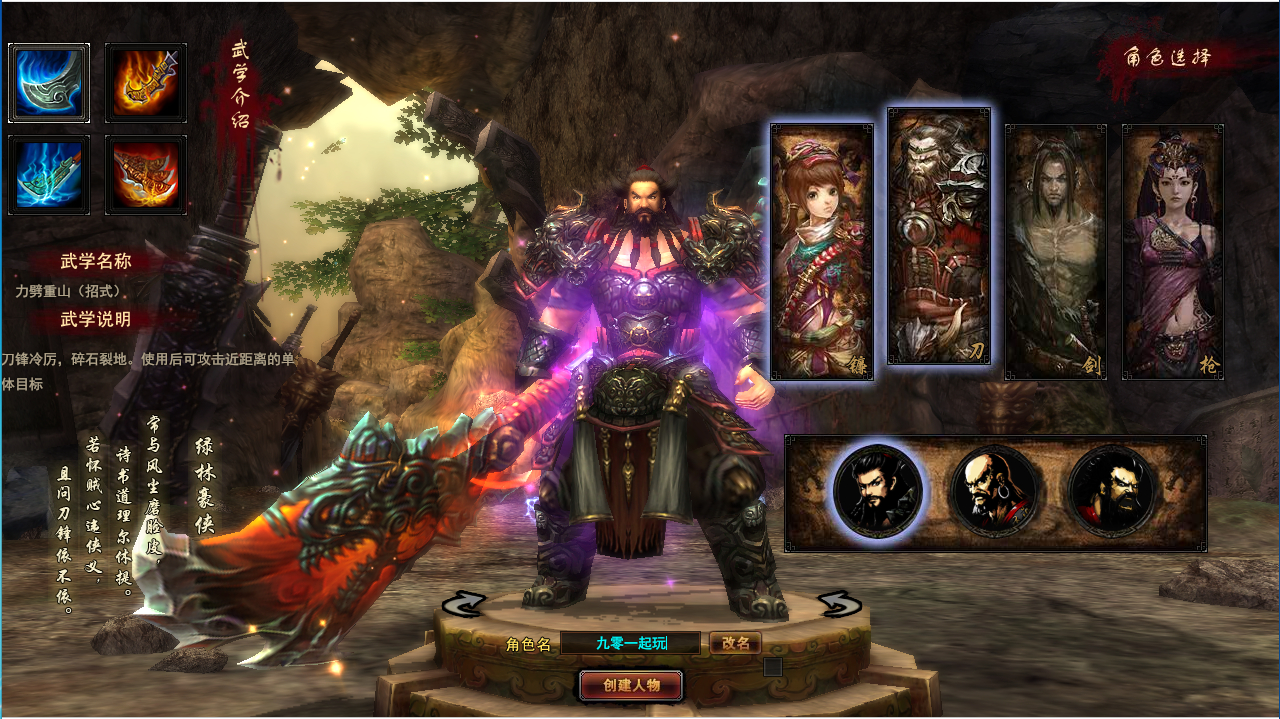The height and width of the screenshot is (719, 1280).
Task: Select the 枪 spear woman class card
Action: [1172, 251]
